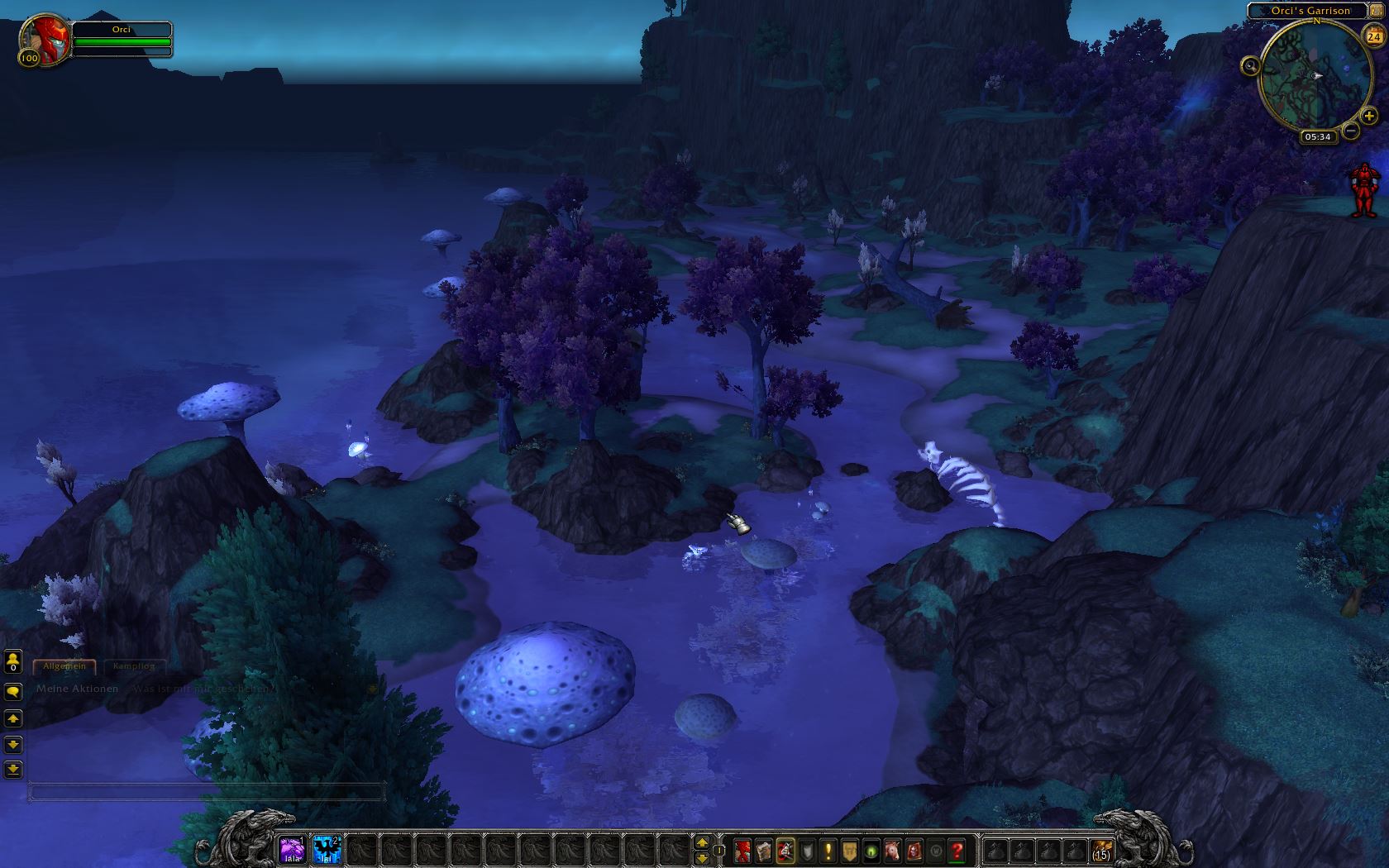Open the red question mark help button
This screenshot has height=868, width=1389.
pyautogui.click(x=957, y=850)
